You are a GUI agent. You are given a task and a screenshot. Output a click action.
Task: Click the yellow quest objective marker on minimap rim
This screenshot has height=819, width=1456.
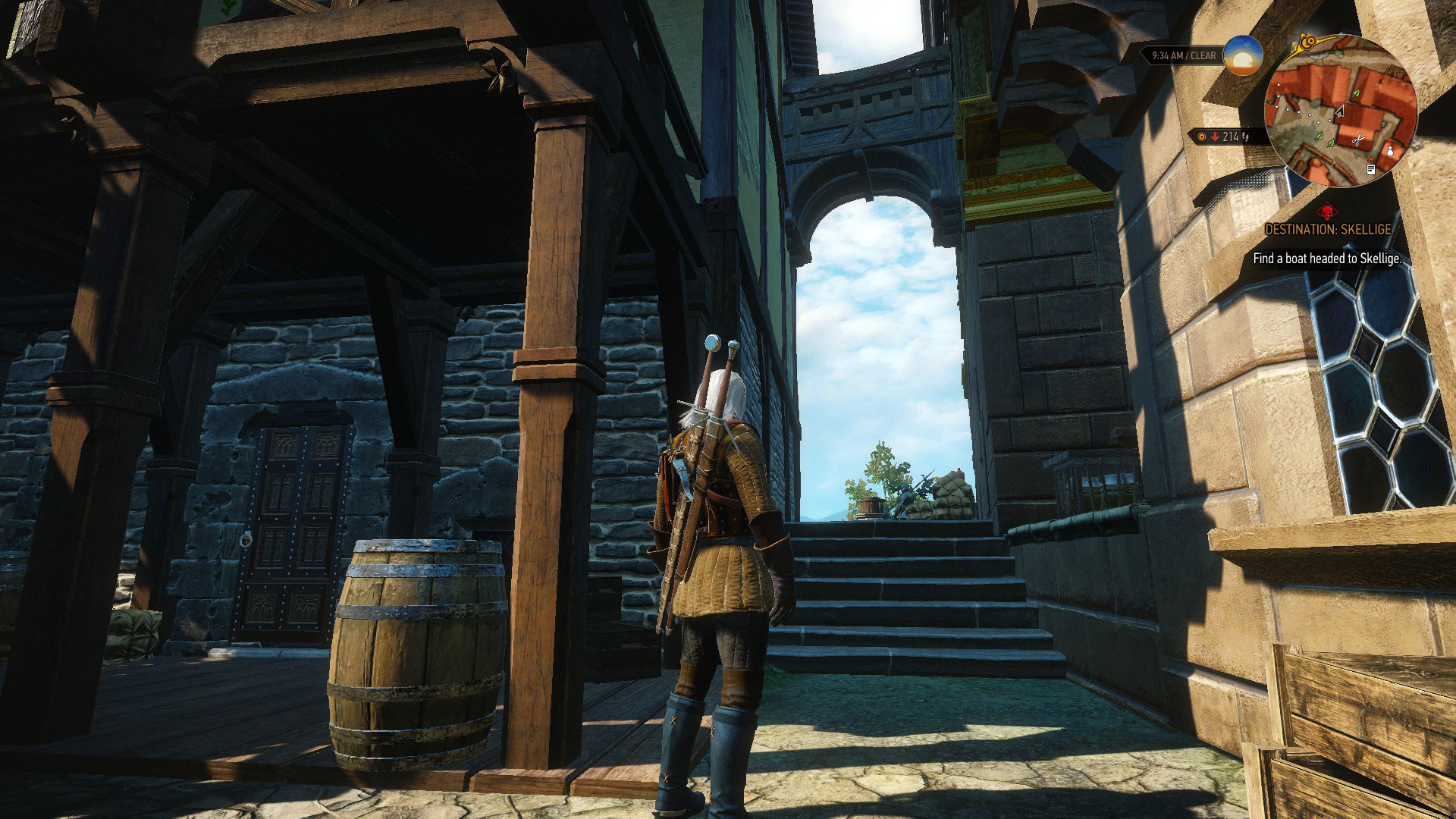(x=1307, y=40)
